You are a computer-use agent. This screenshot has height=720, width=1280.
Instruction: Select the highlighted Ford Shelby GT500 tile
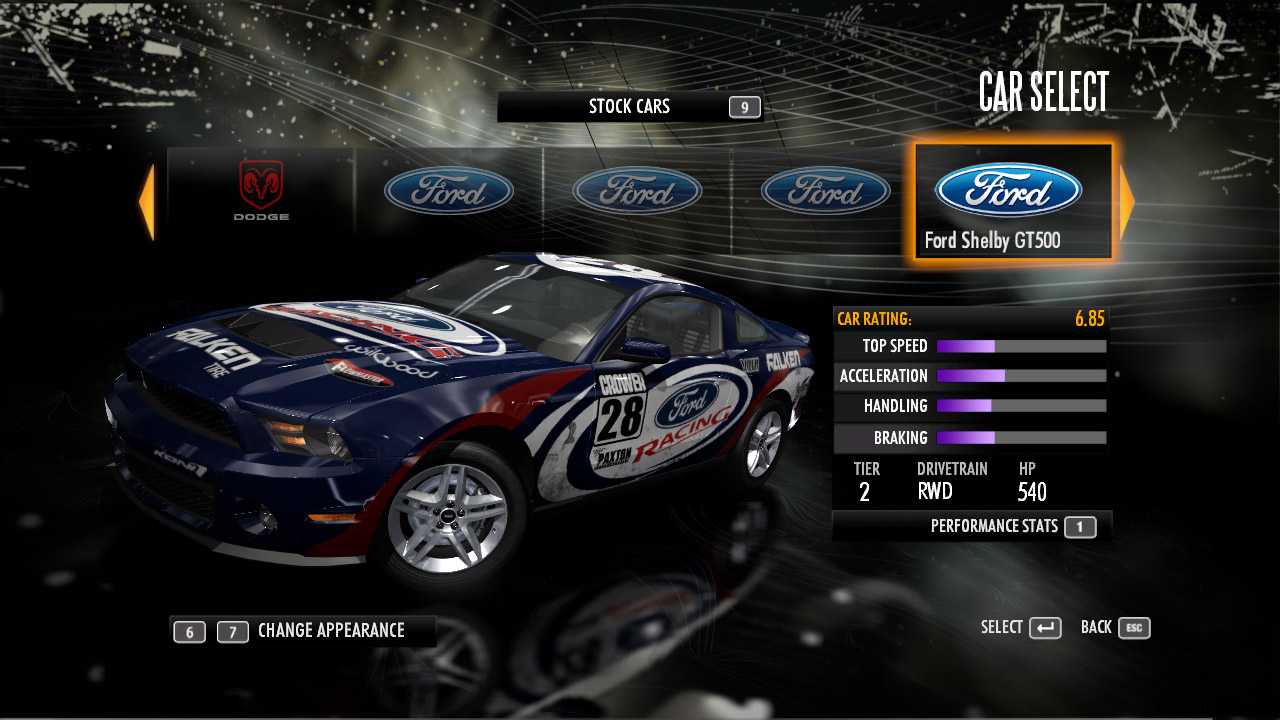(x=1012, y=202)
